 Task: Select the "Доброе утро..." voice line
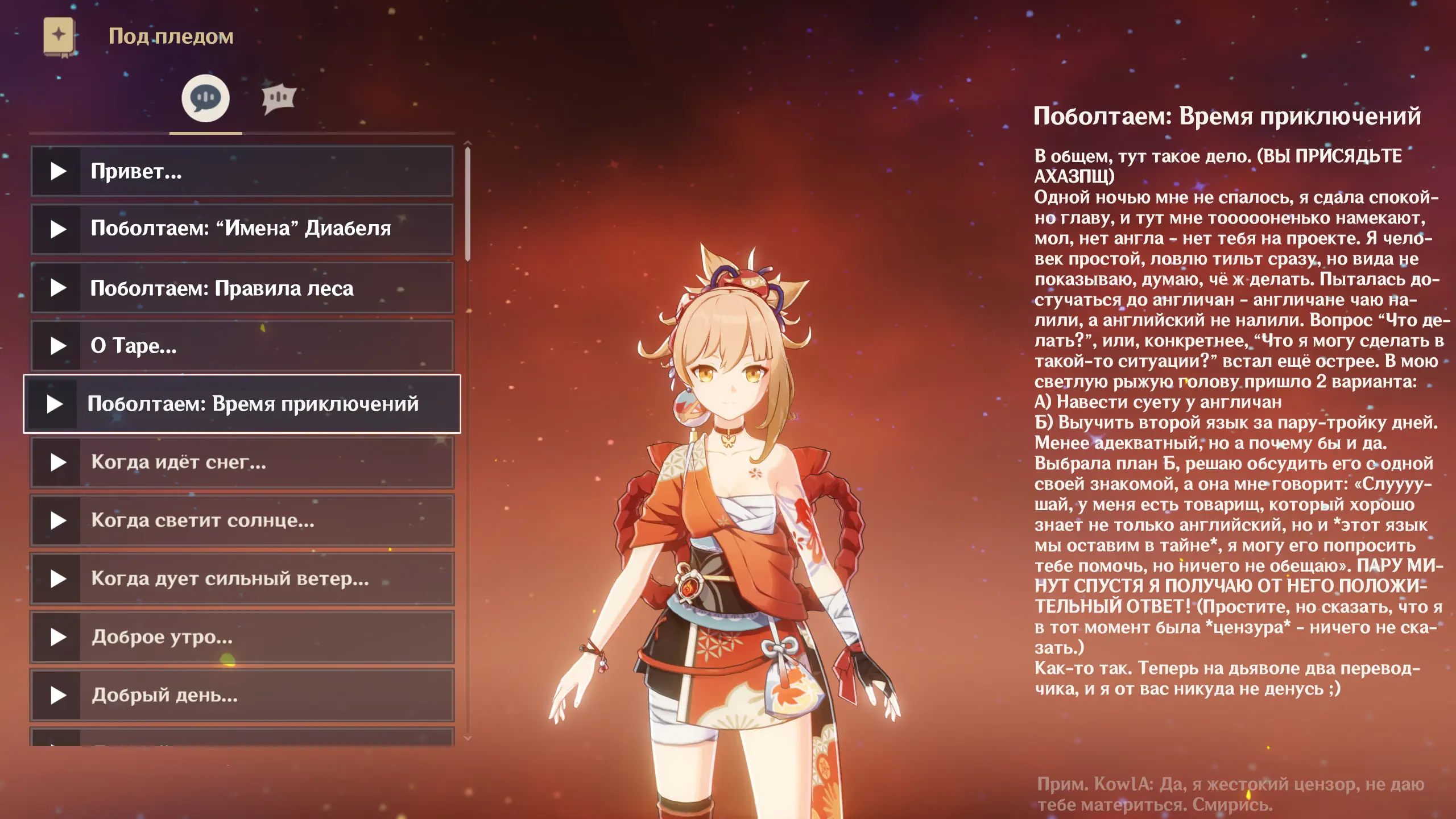(x=241, y=637)
